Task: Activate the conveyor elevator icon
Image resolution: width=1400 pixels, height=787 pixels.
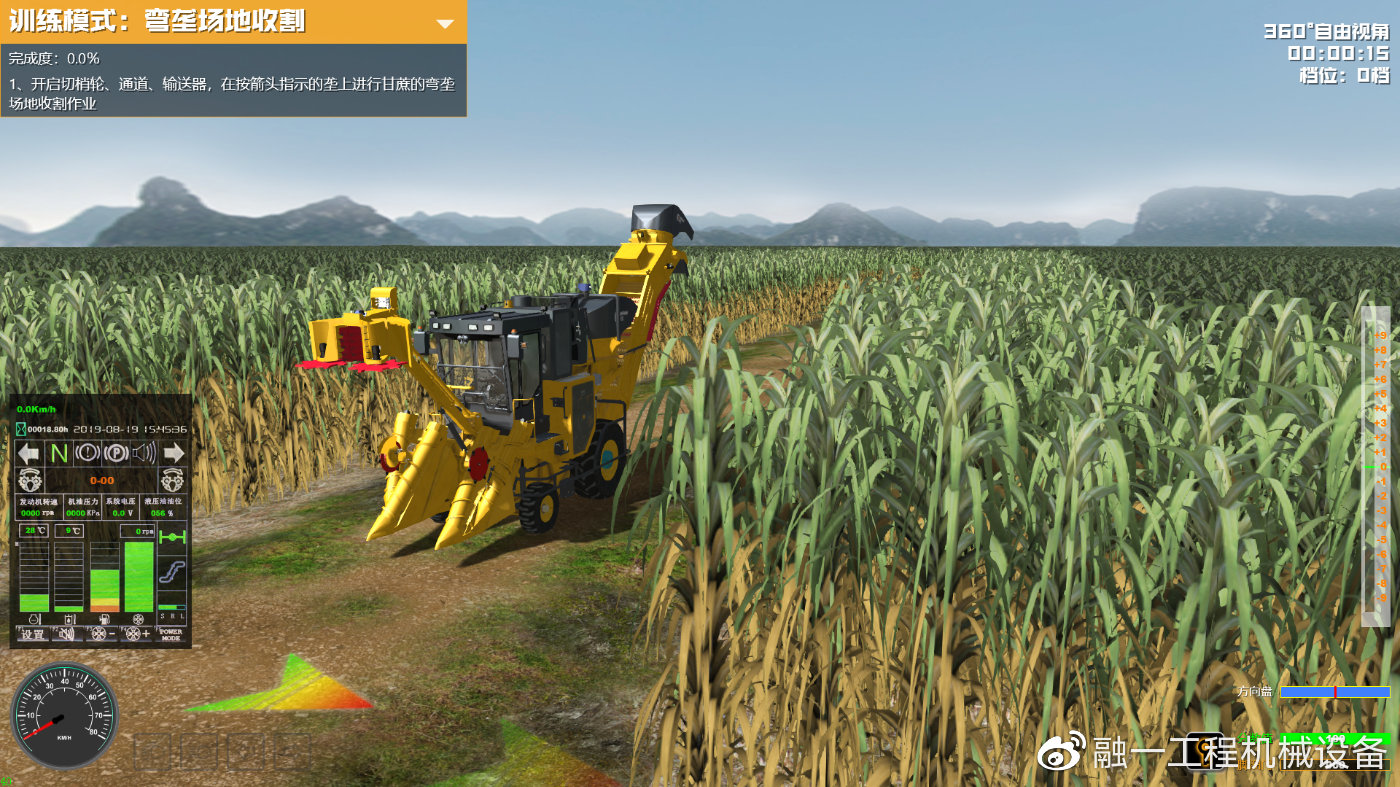Action: (172, 573)
